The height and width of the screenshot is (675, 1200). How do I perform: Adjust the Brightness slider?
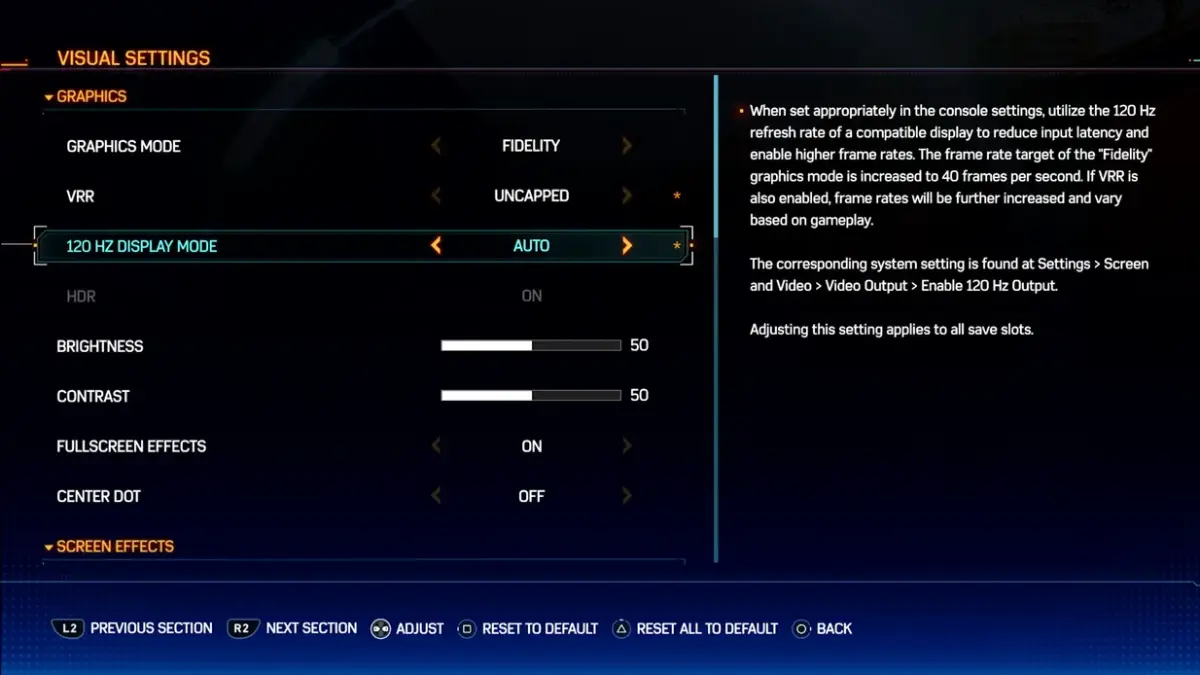coord(531,346)
